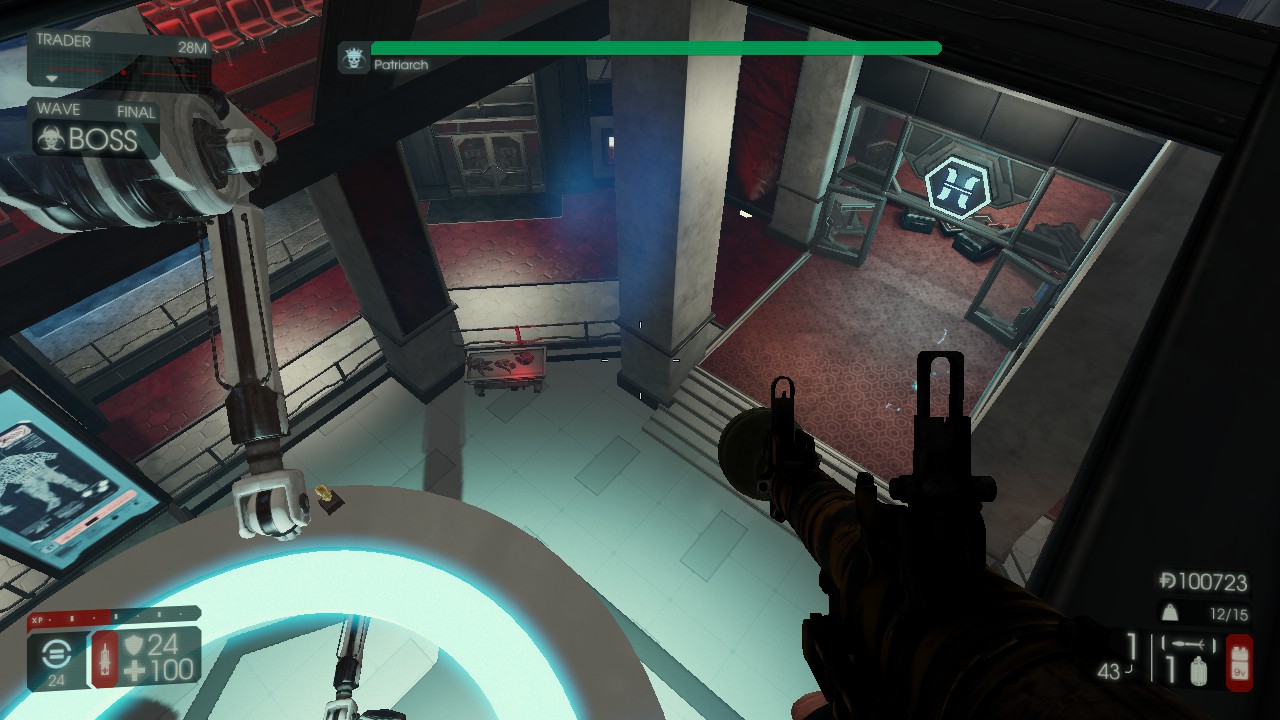Use the red medical syringe icon
Screen dimensions: 1280x720
(x=104, y=659)
